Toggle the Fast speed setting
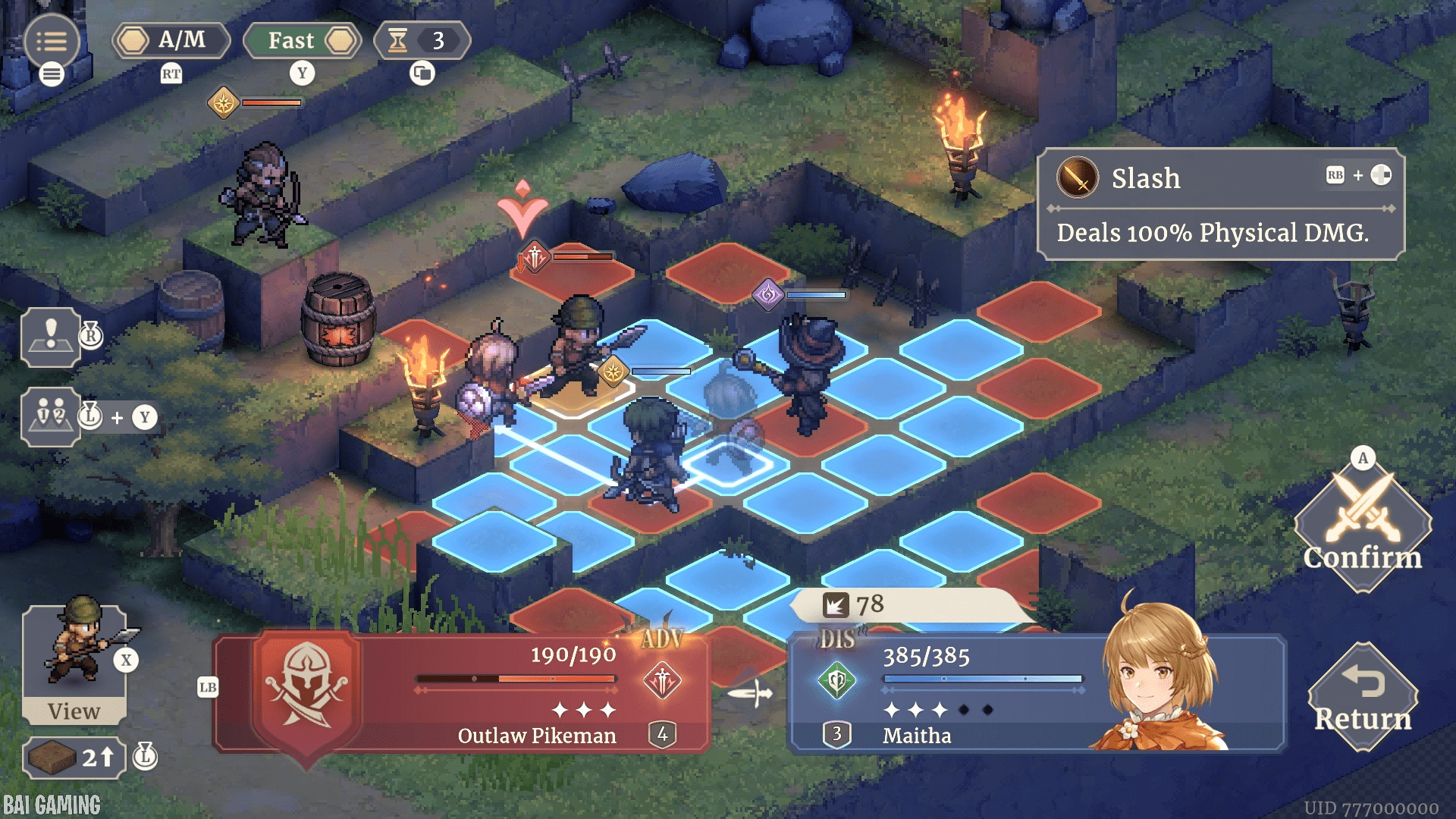 [302, 41]
